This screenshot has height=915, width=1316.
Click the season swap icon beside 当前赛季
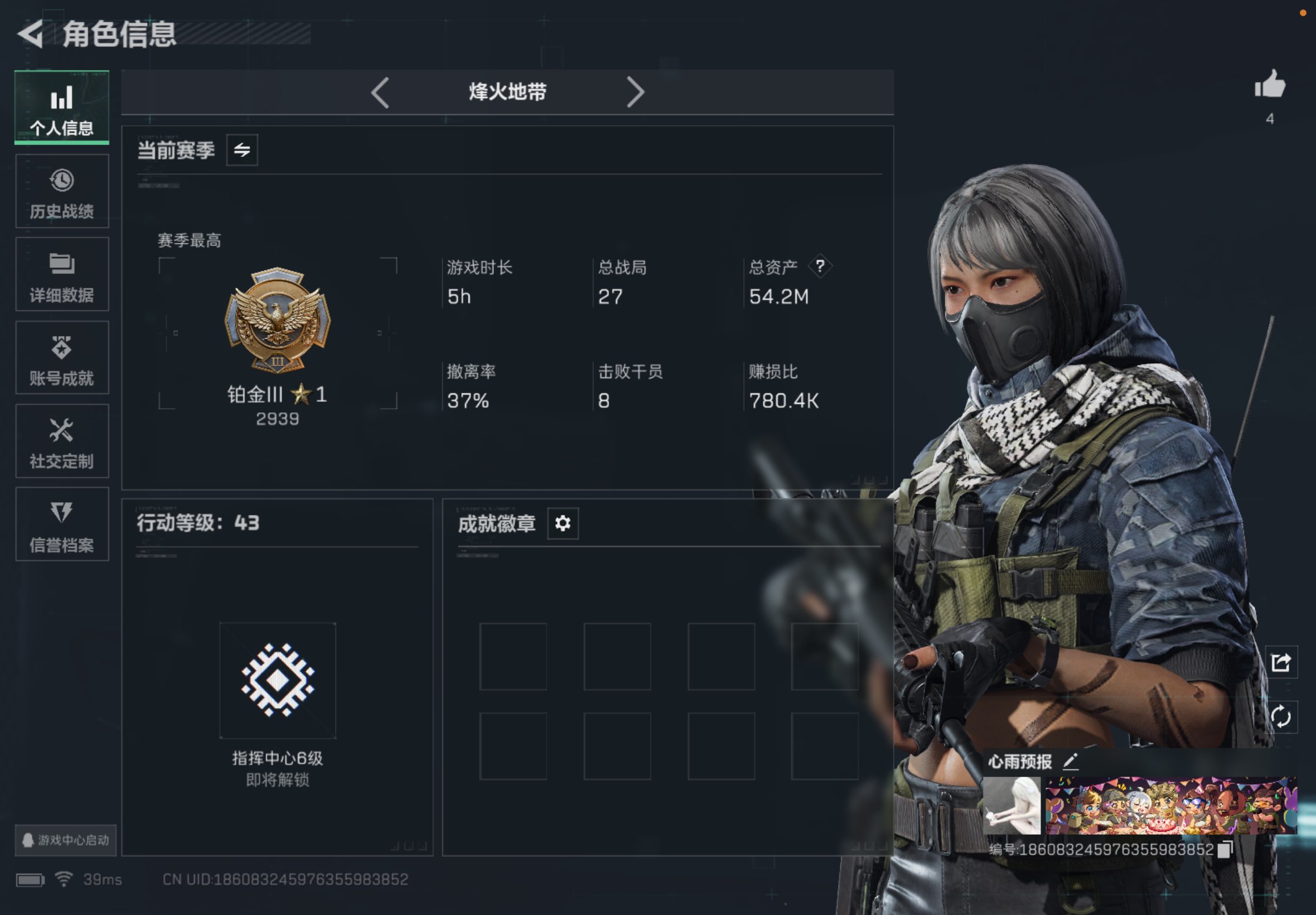point(241,150)
